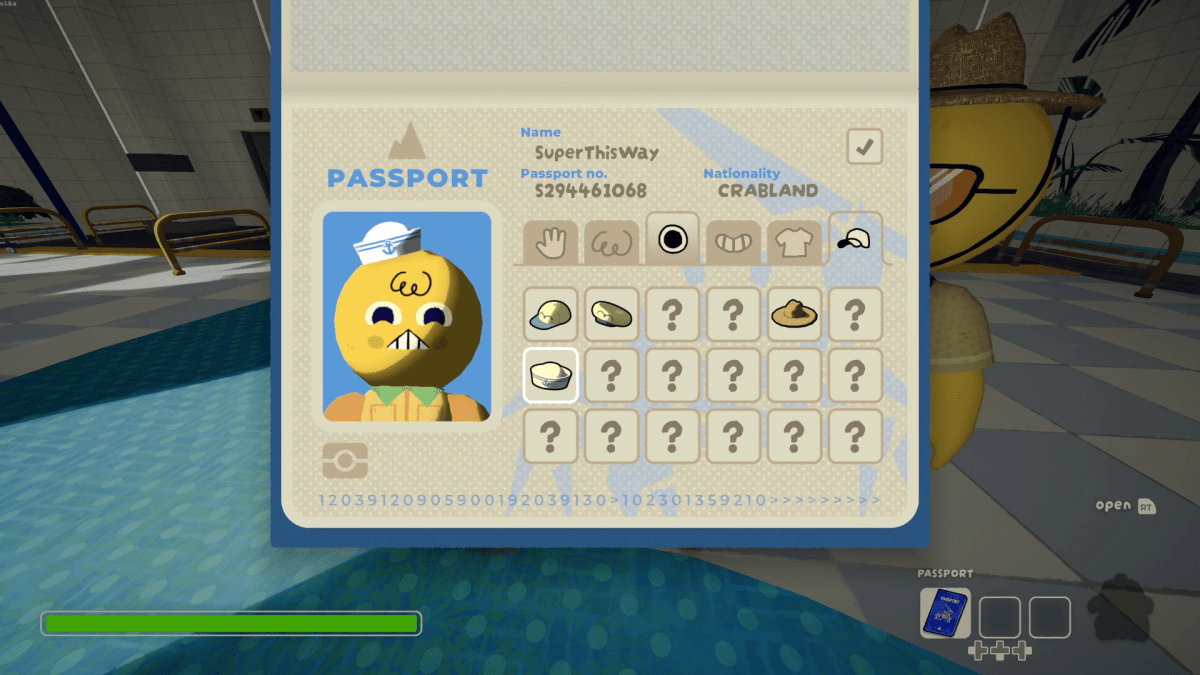Click the character portrait photo
The width and height of the screenshot is (1200, 675).
pos(407,316)
